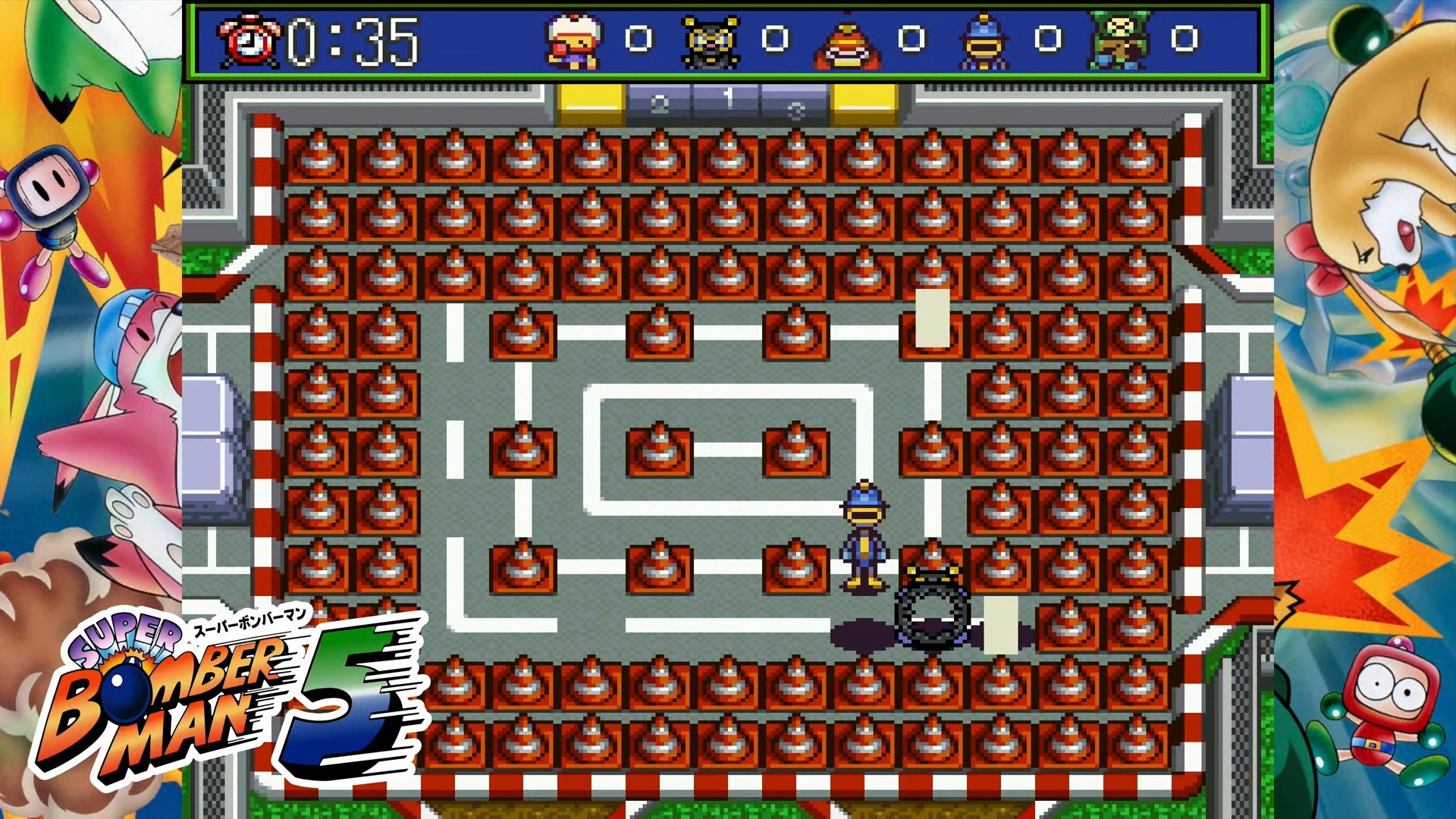Select the White Bomberman portrait in the HUD
1456x819 pixels.
[x=573, y=39]
